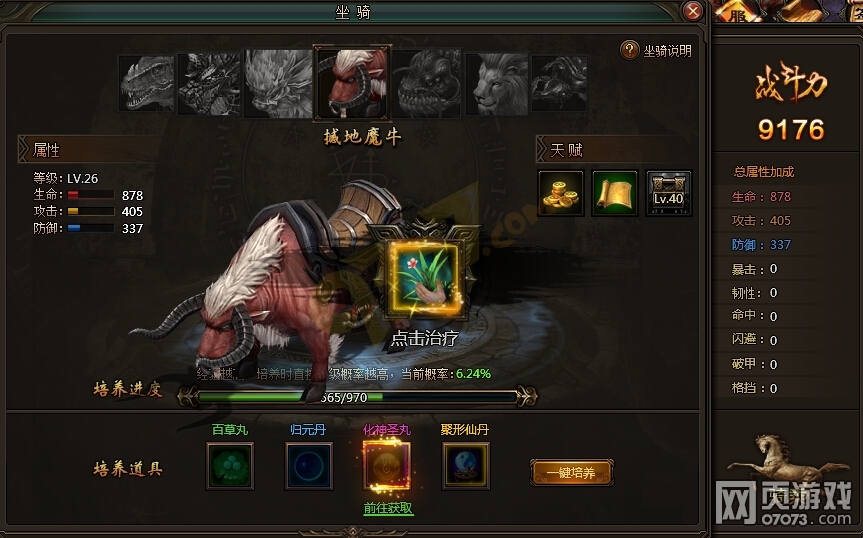Use the 百草丸 cultivation item

[230, 466]
